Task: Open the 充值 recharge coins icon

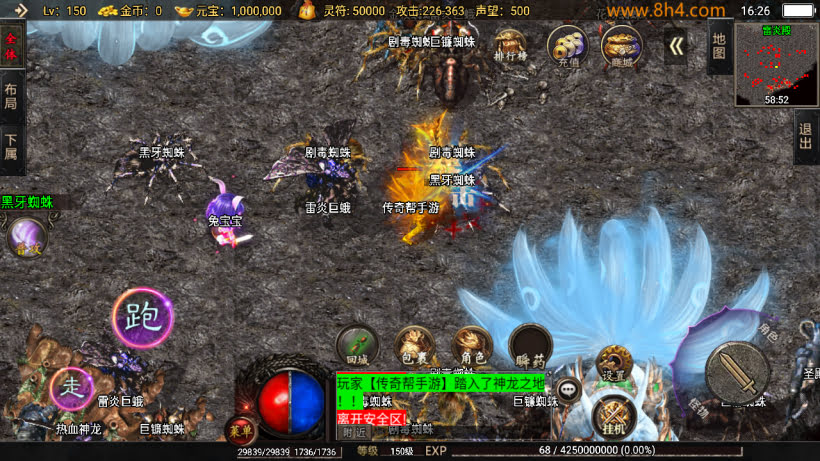Action: [567, 45]
